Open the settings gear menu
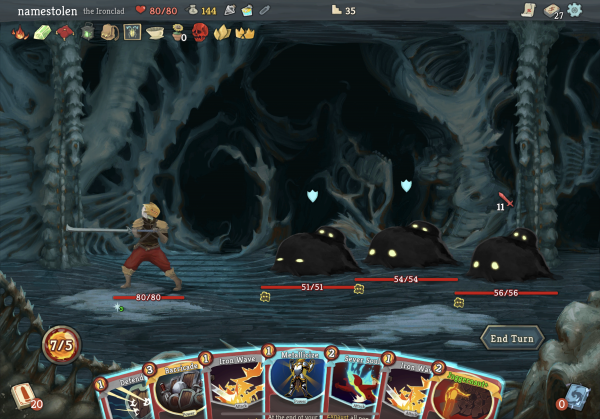 coord(574,10)
